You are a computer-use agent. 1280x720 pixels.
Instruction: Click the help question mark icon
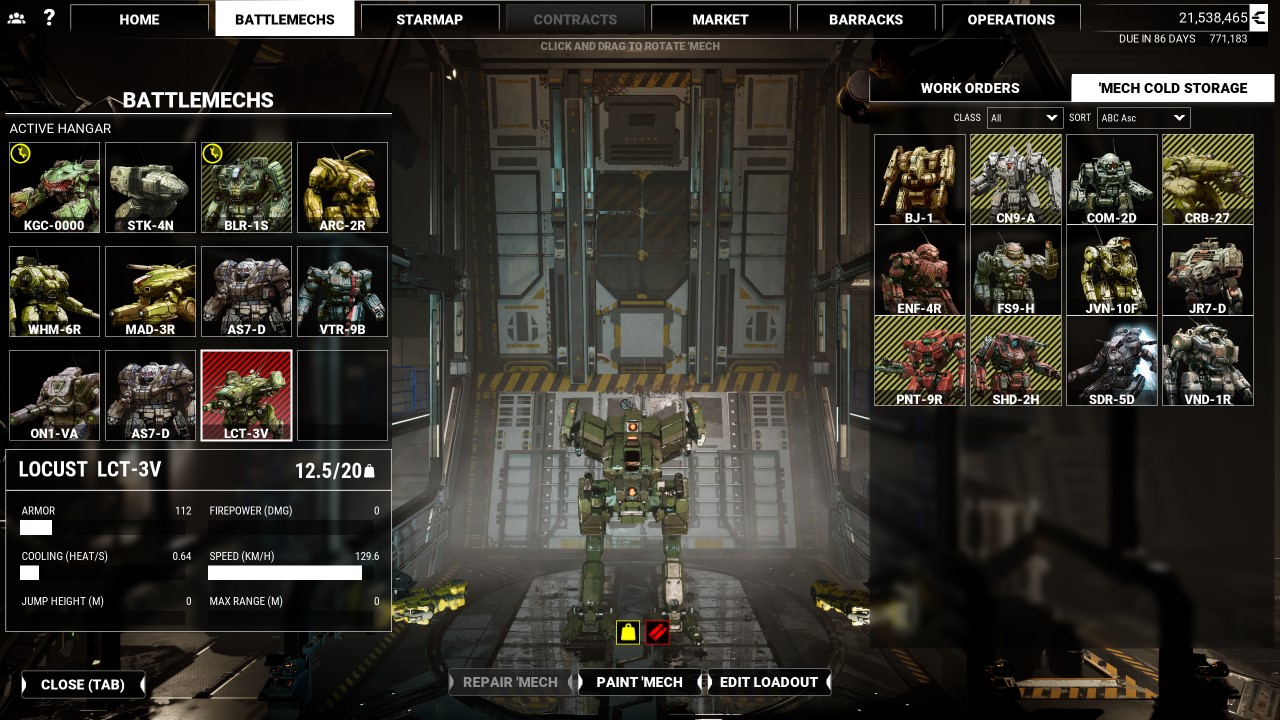click(x=47, y=17)
